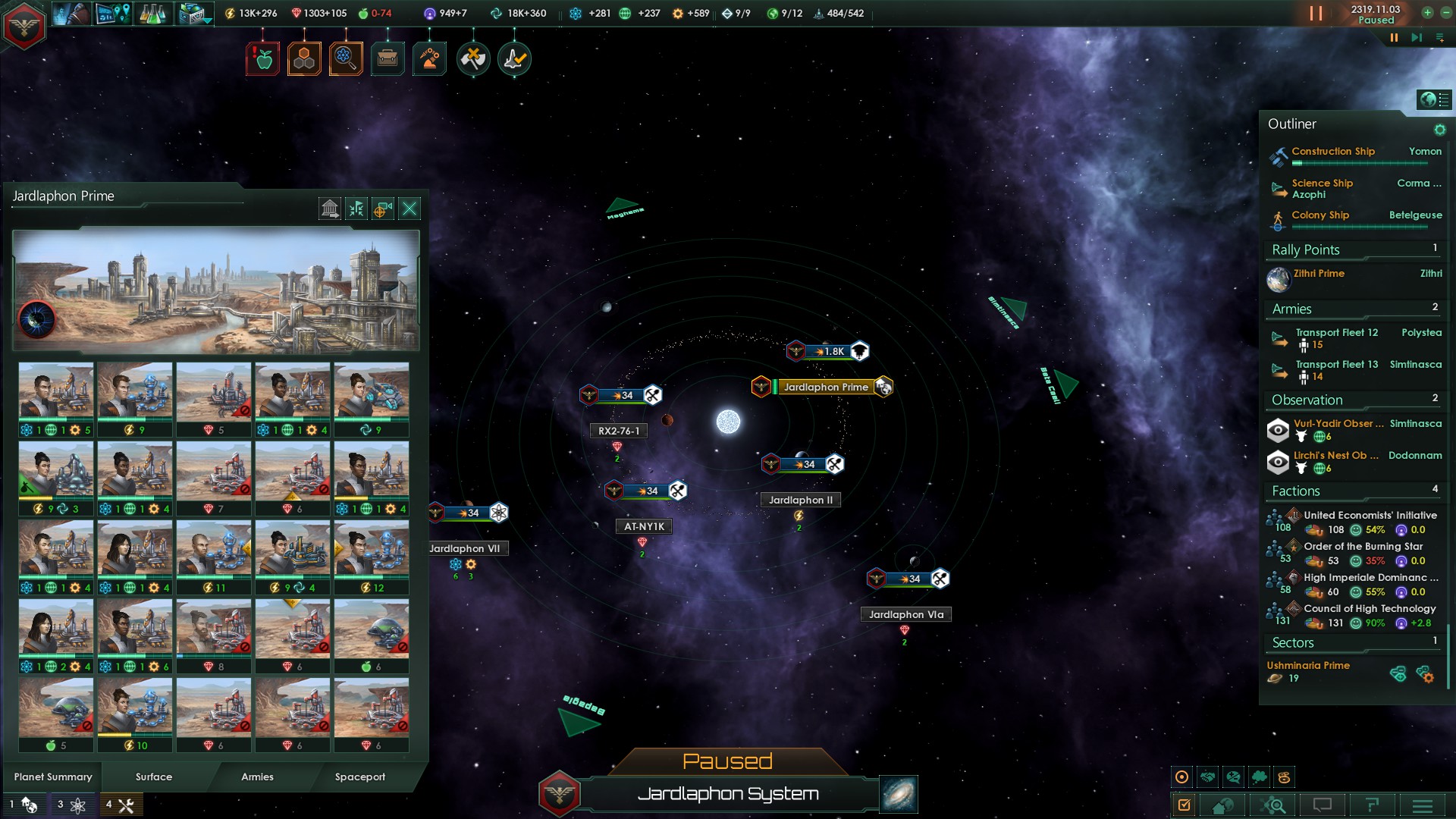Screen dimensions: 1456x819
Task: Show the Spaceport tab
Action: point(360,777)
